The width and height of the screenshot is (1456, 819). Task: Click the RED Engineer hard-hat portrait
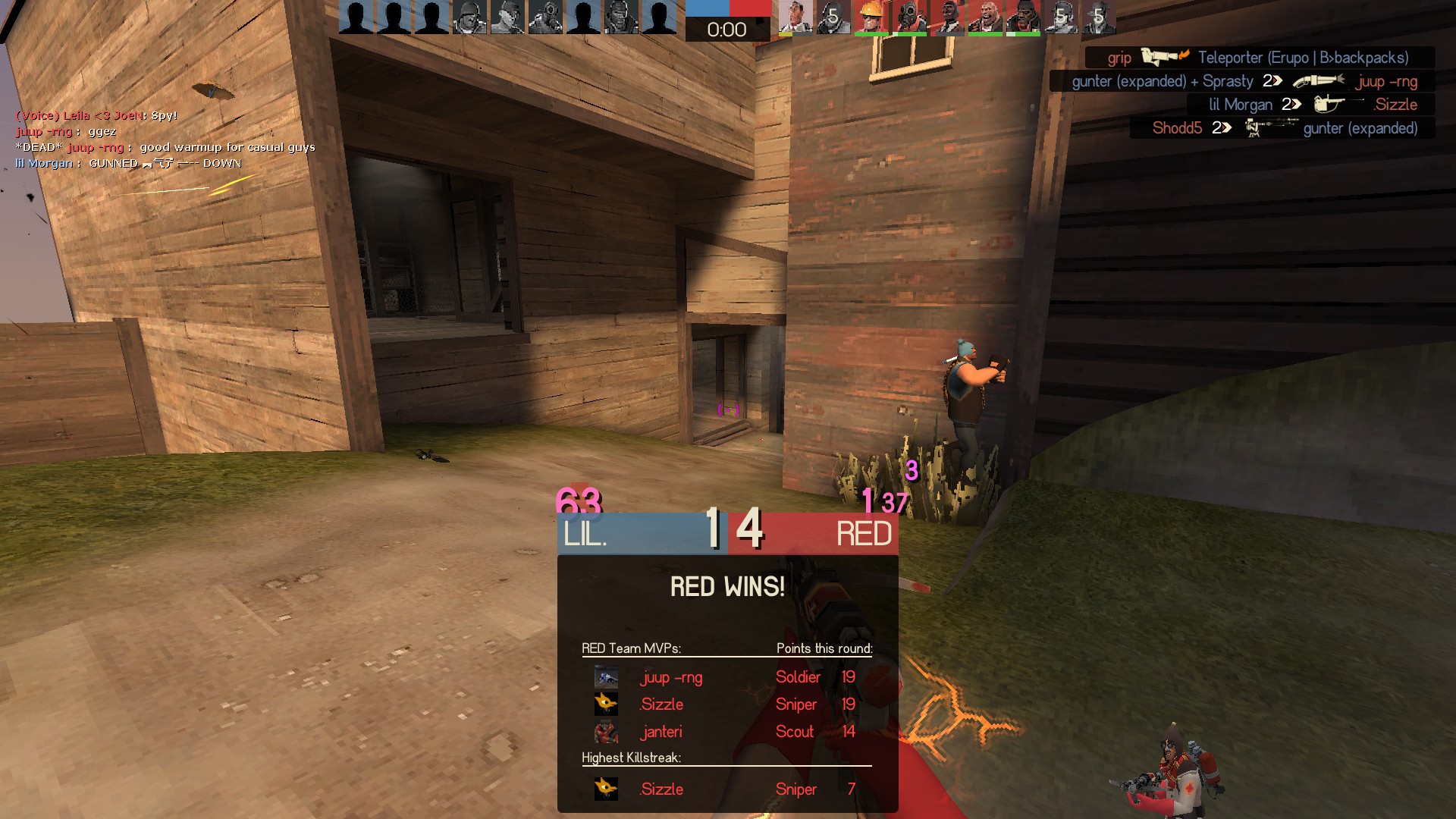coord(871,17)
